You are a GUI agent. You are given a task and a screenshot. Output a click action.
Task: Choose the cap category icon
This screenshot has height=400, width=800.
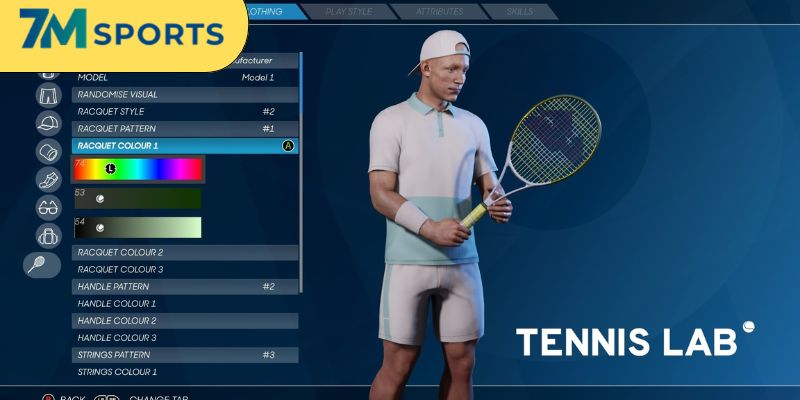pyautogui.click(x=48, y=124)
